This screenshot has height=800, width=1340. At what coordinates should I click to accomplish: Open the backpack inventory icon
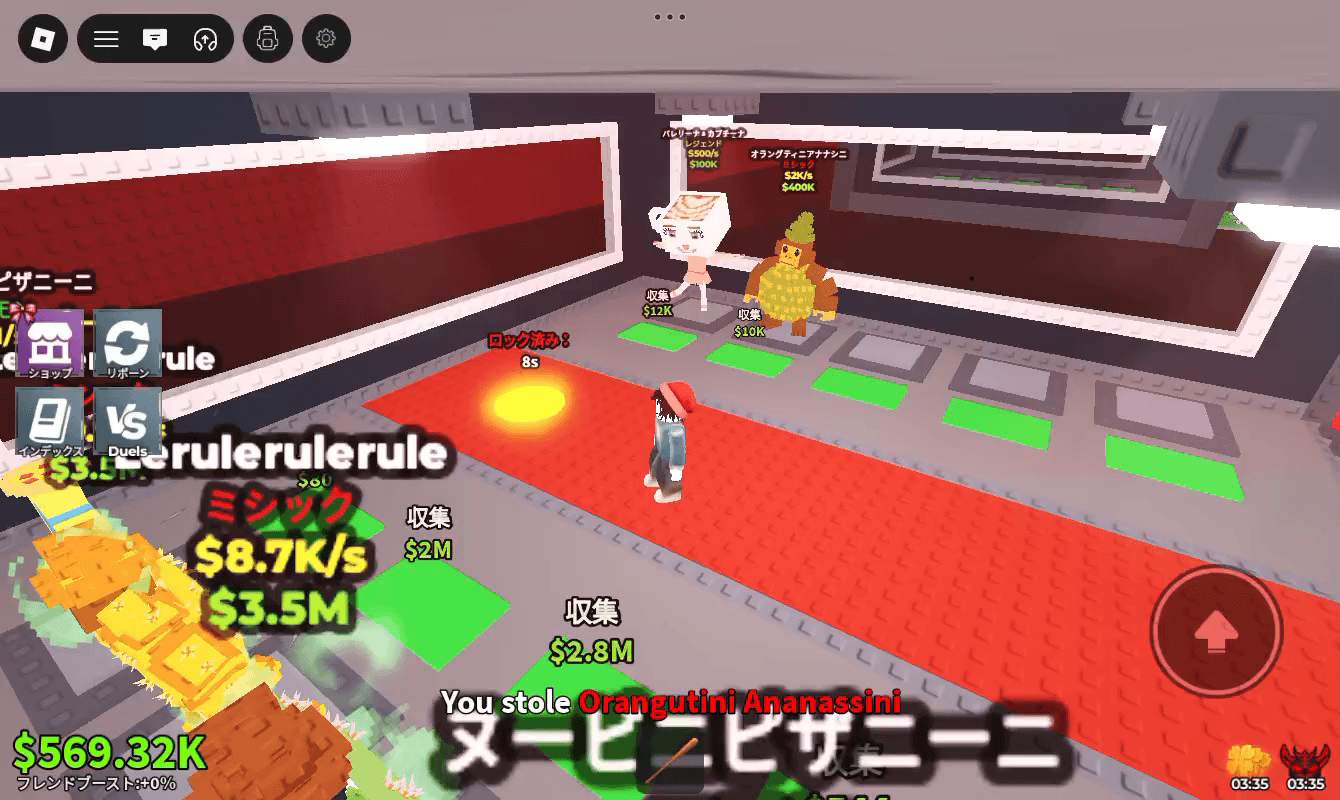267,39
